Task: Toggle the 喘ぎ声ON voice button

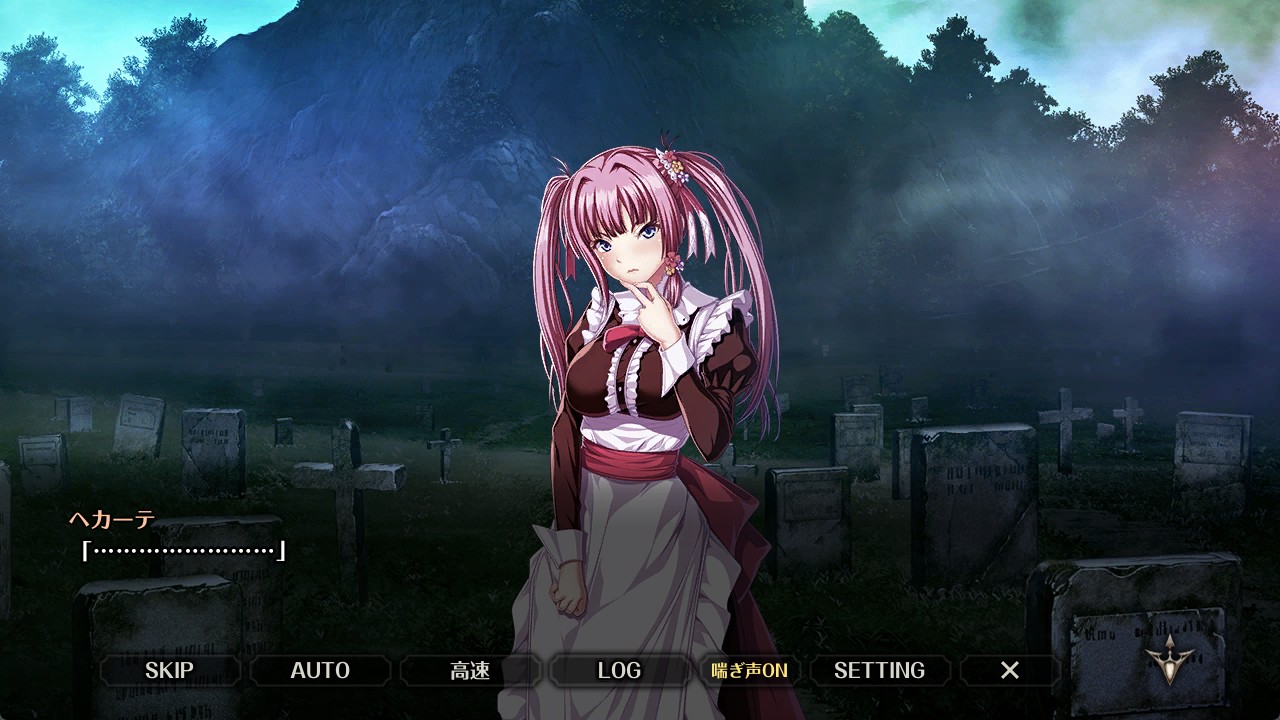Action: (749, 670)
